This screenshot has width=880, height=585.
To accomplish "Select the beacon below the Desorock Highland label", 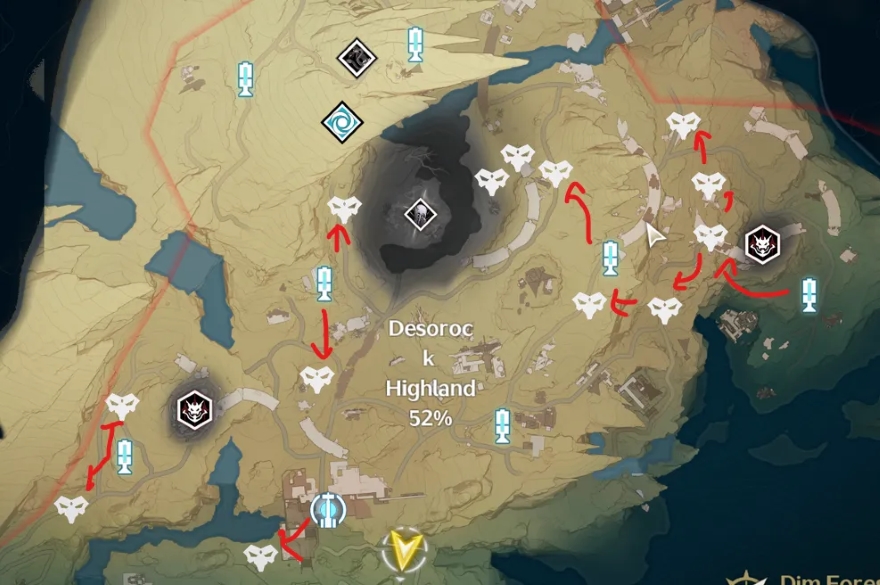I will (x=502, y=425).
